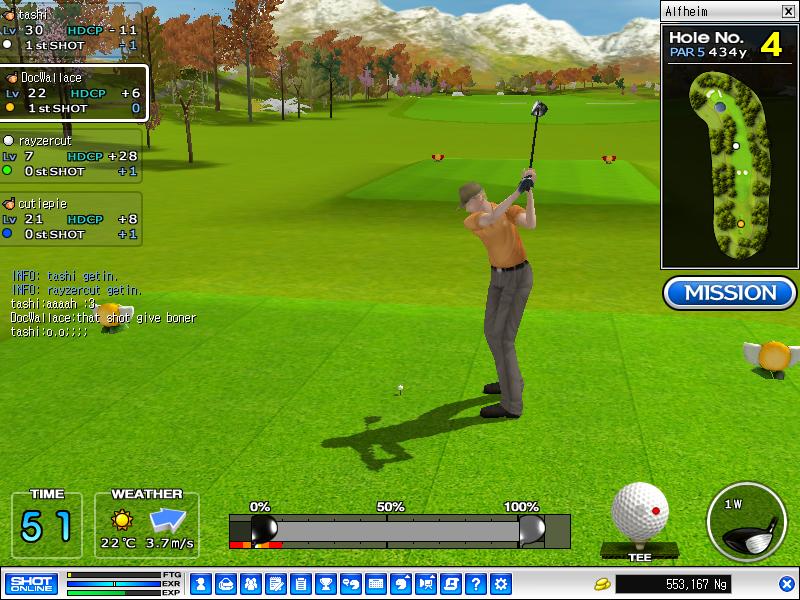Select the 1W driver club icon
The image size is (800, 600).
click(745, 523)
